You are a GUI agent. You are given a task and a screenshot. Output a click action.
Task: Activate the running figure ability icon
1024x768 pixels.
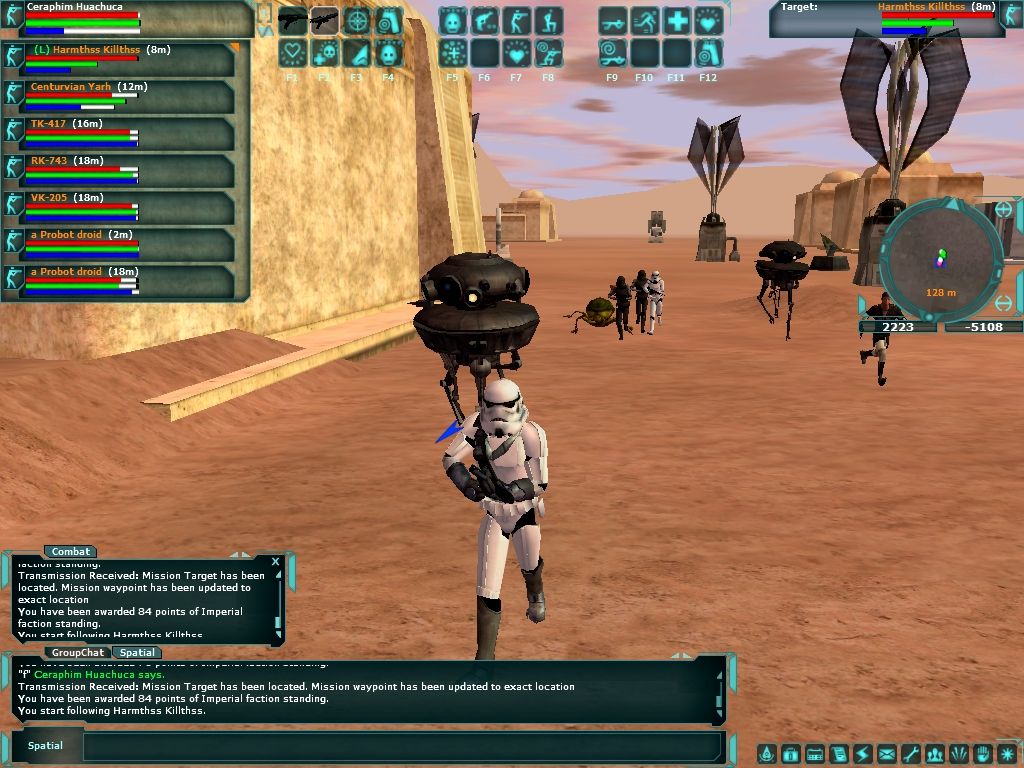(x=644, y=21)
